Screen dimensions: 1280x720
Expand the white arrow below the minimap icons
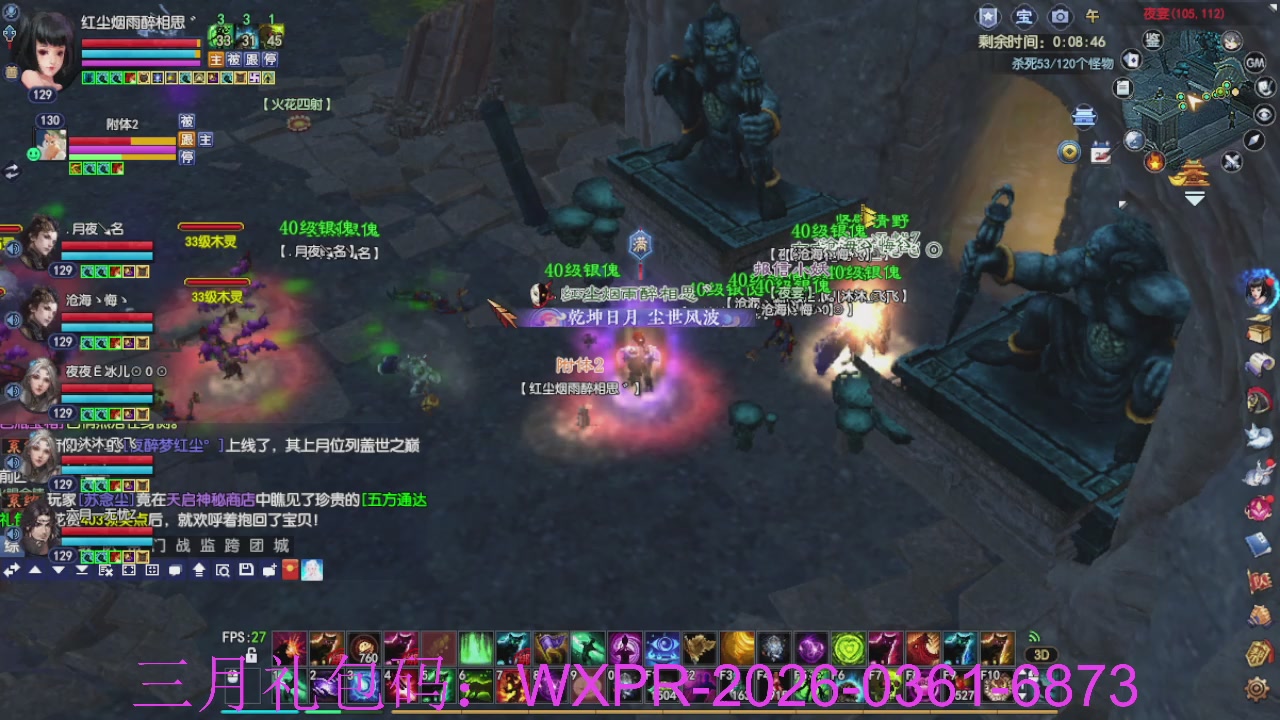pos(1194,198)
